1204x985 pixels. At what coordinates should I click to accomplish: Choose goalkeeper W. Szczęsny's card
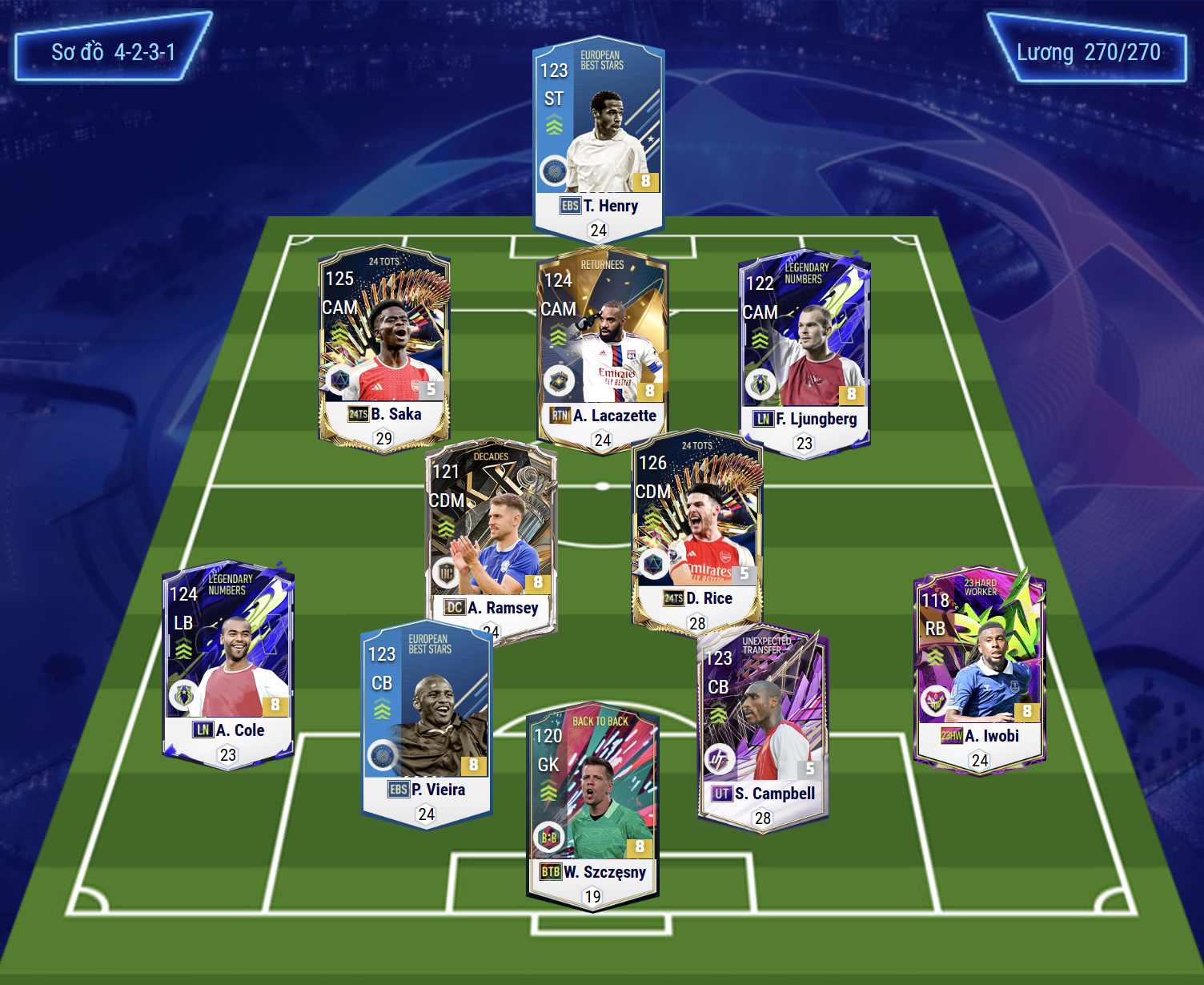592,805
